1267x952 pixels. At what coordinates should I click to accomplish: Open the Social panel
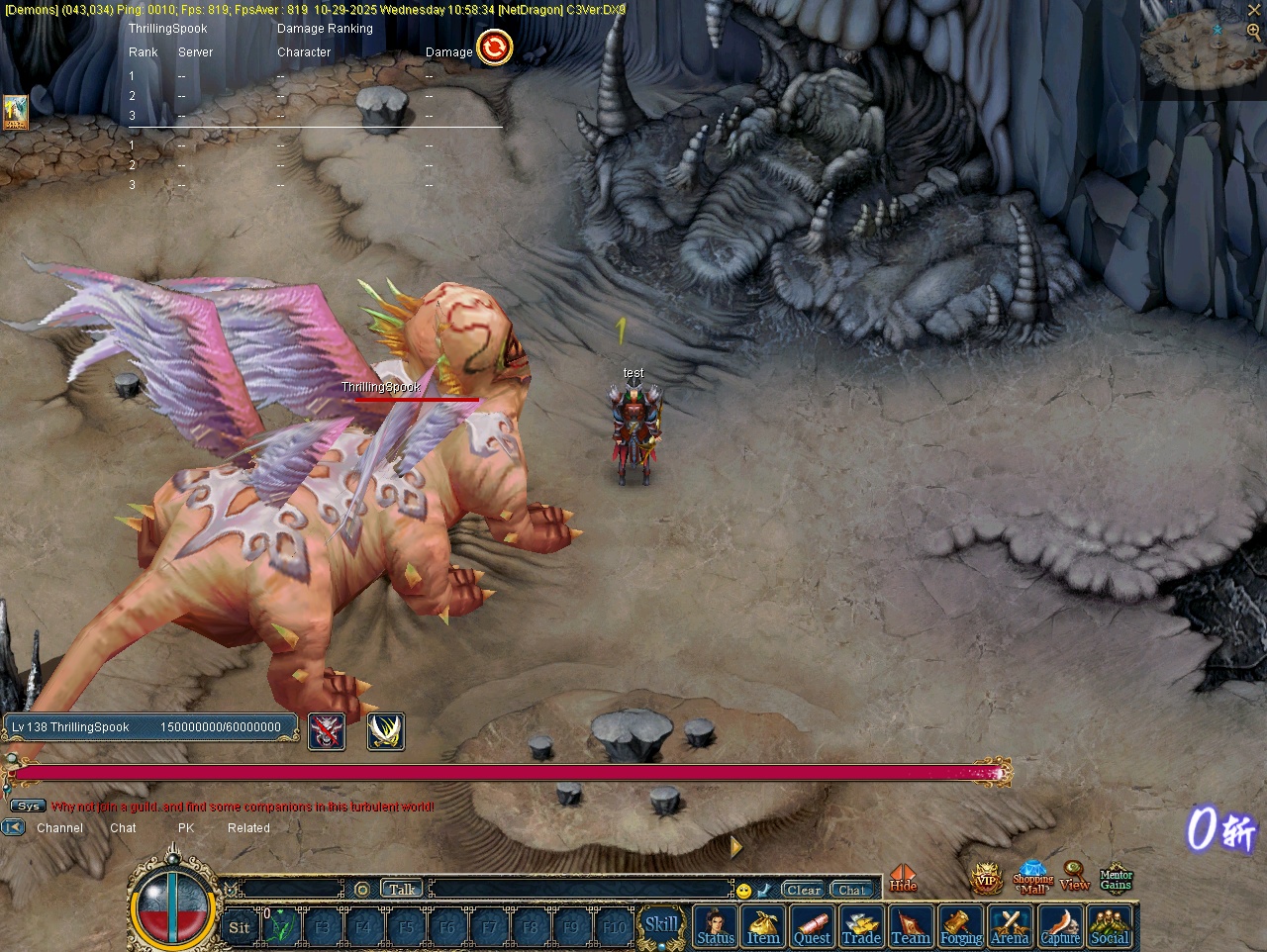click(1110, 927)
